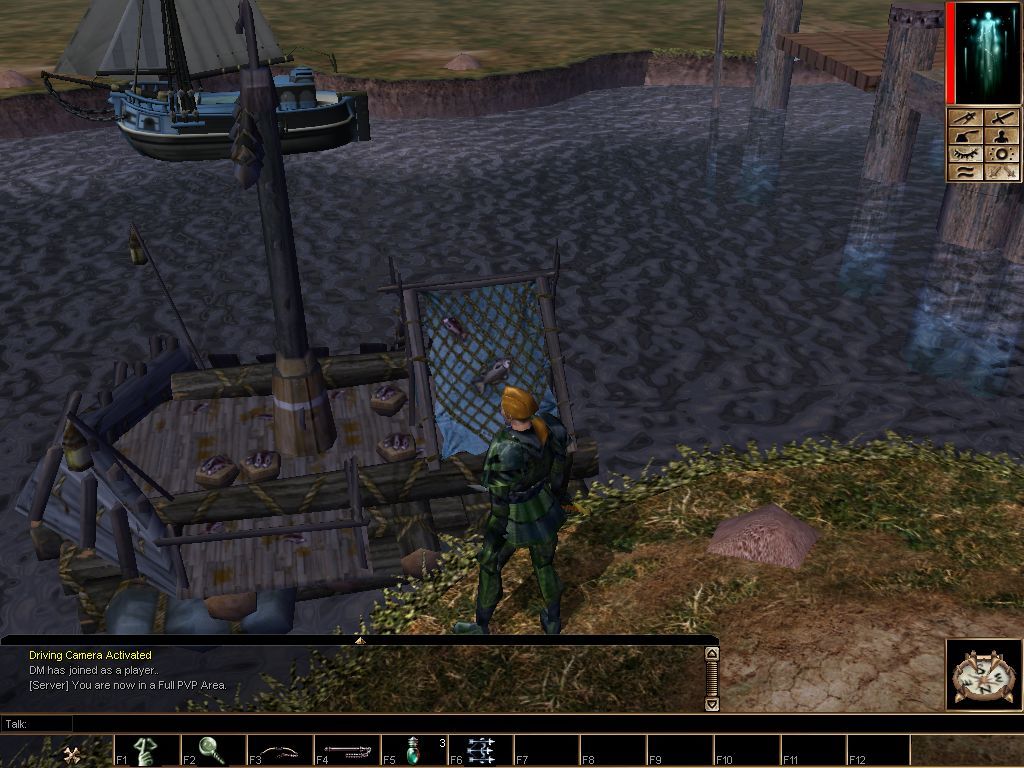
Task: Open the person silhouette character button
Action: [1002, 136]
